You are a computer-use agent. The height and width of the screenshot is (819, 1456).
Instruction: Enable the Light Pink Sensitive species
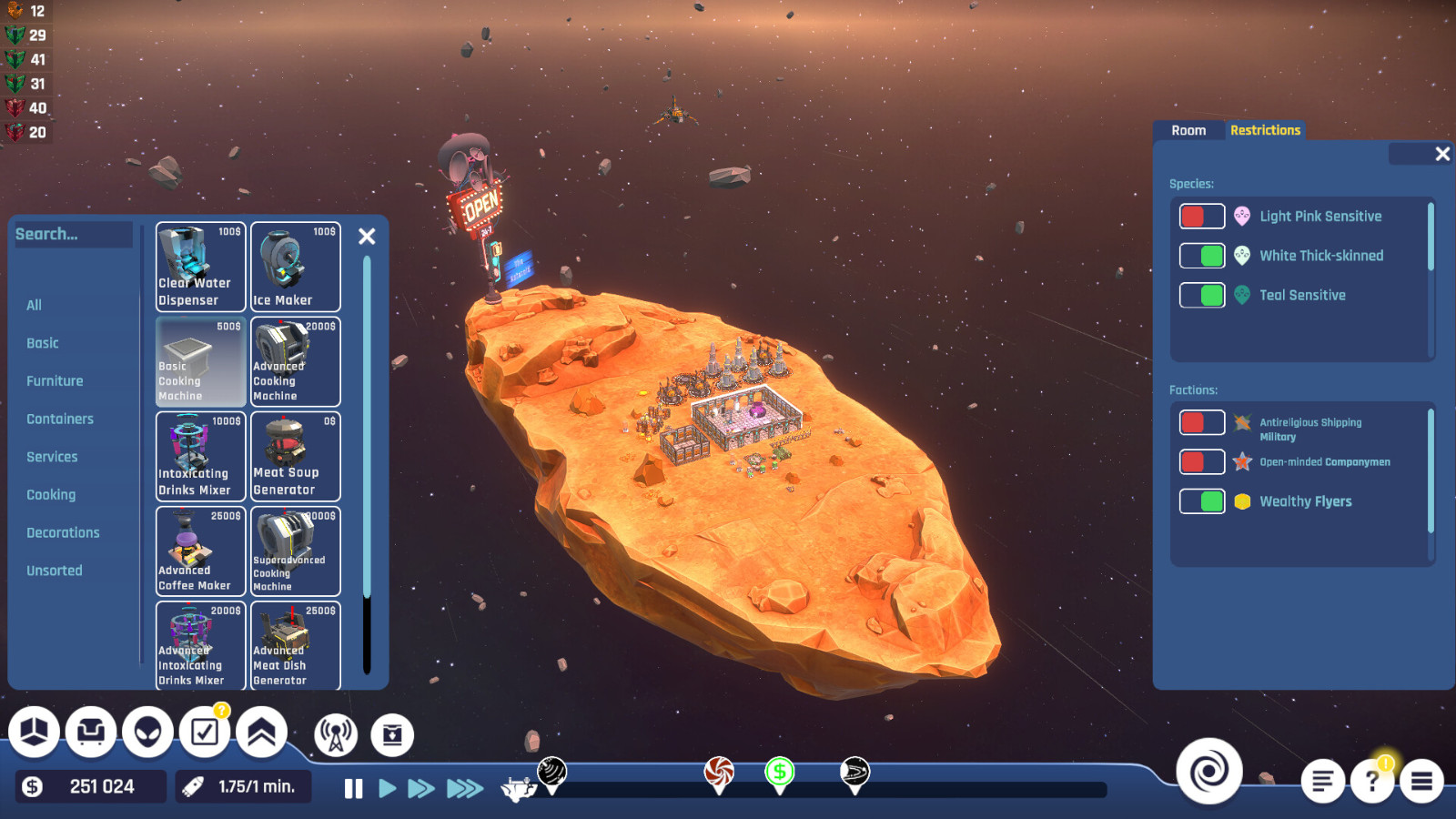pyautogui.click(x=1200, y=216)
